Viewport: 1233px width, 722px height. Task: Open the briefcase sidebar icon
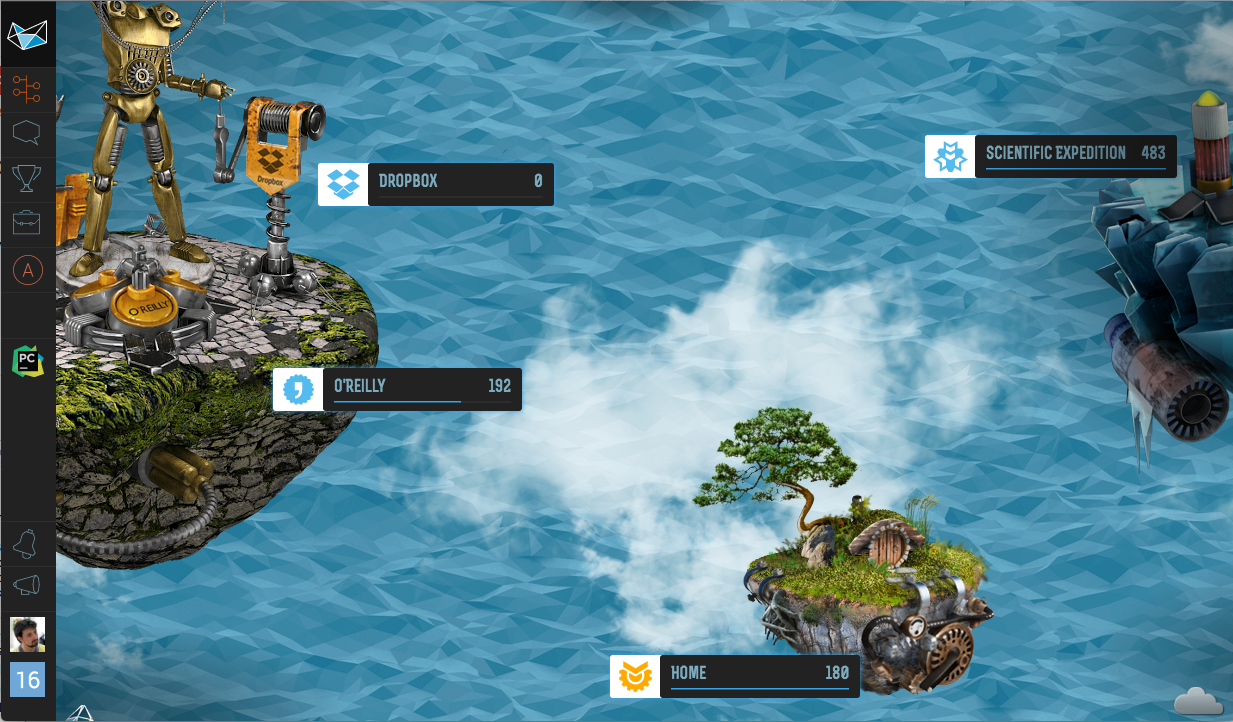click(x=27, y=223)
